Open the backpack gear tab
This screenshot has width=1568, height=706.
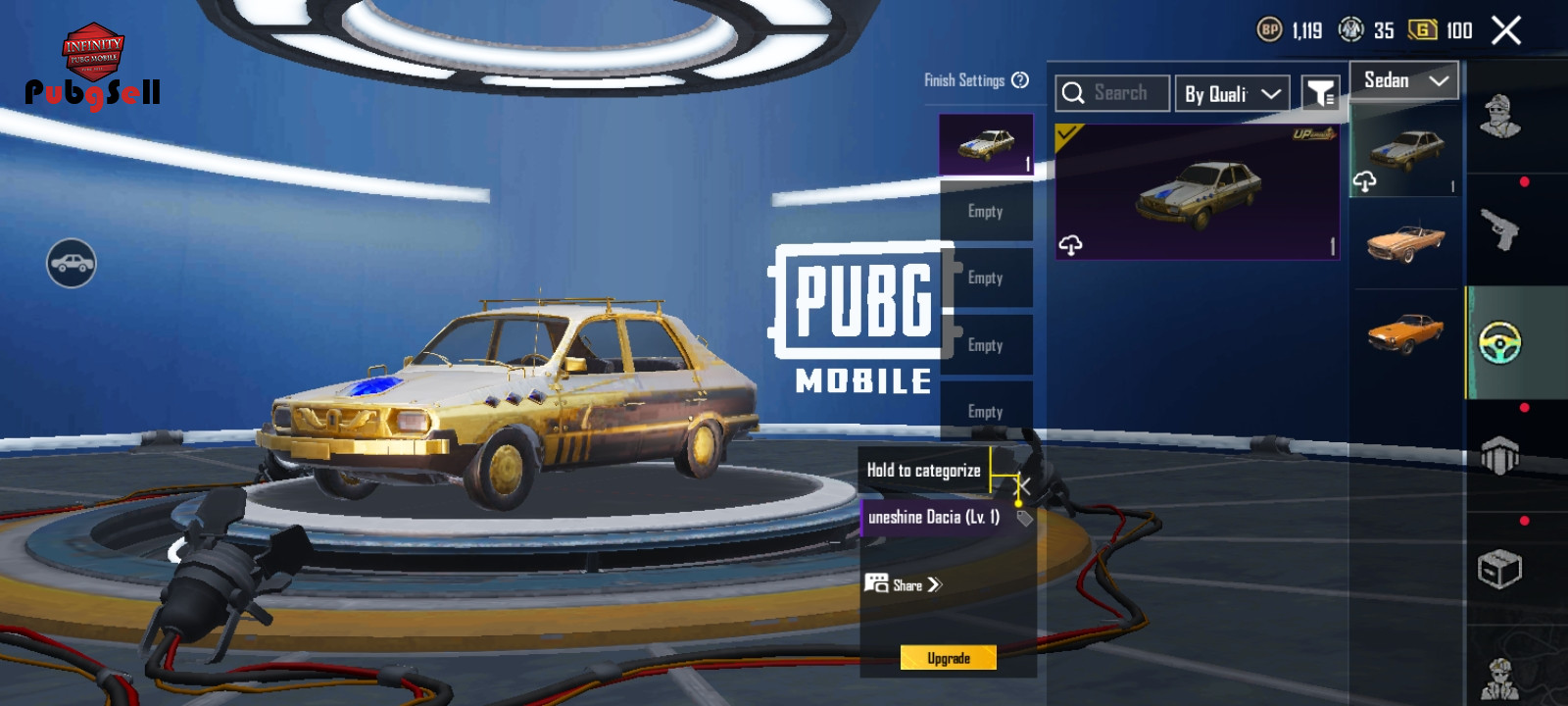1499,456
